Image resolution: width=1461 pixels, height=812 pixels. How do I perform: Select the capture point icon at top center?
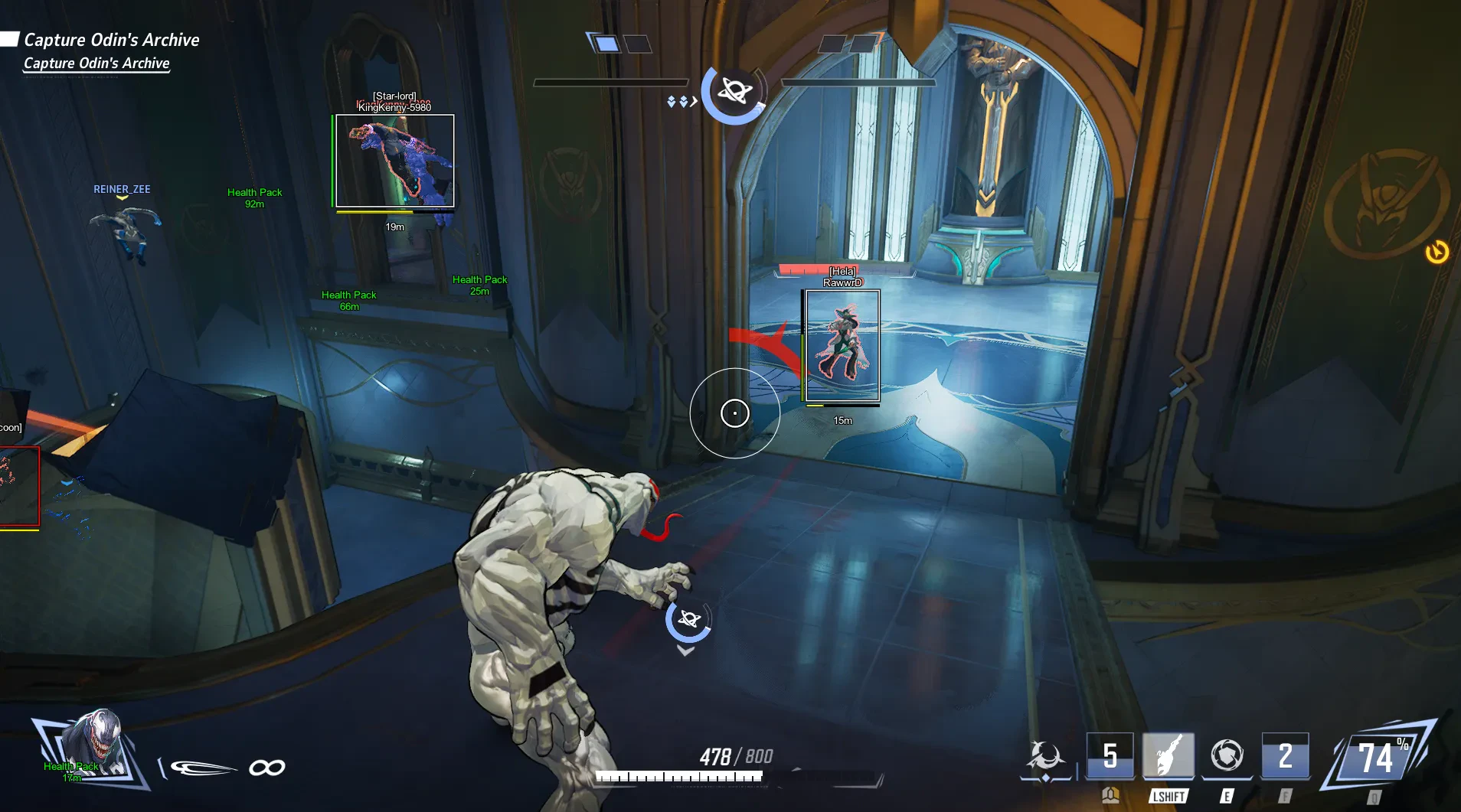pos(734,93)
